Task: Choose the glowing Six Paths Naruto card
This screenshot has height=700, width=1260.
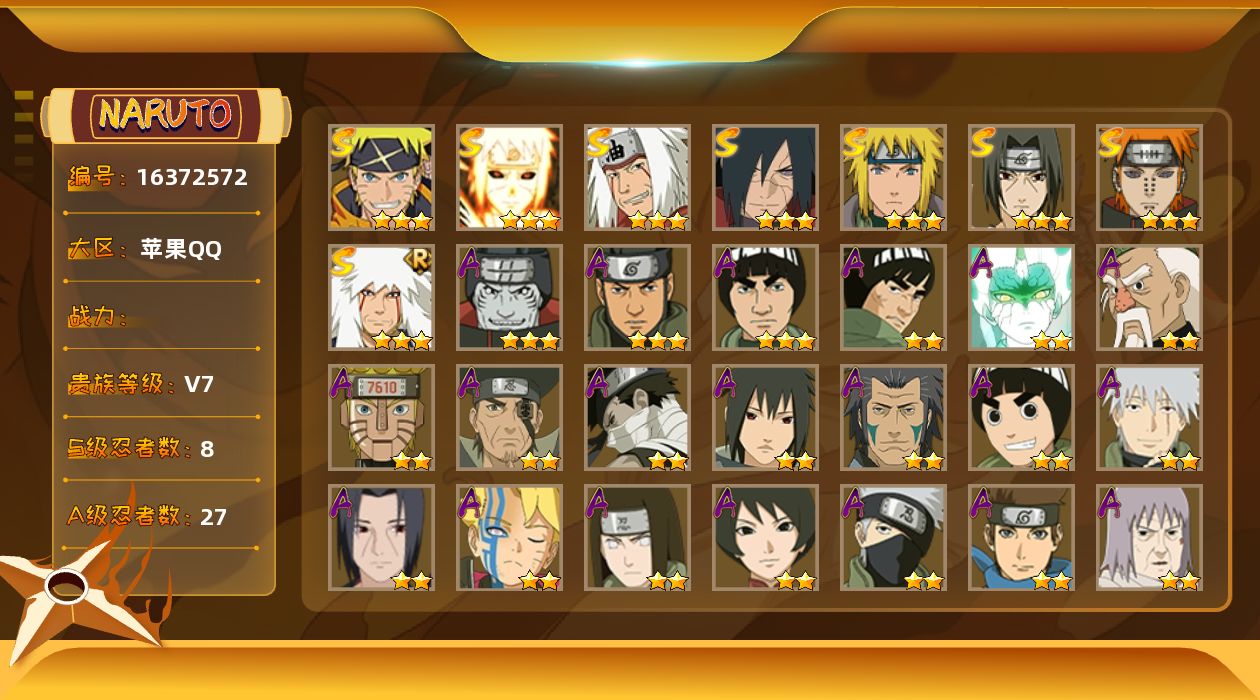Action: point(509,178)
